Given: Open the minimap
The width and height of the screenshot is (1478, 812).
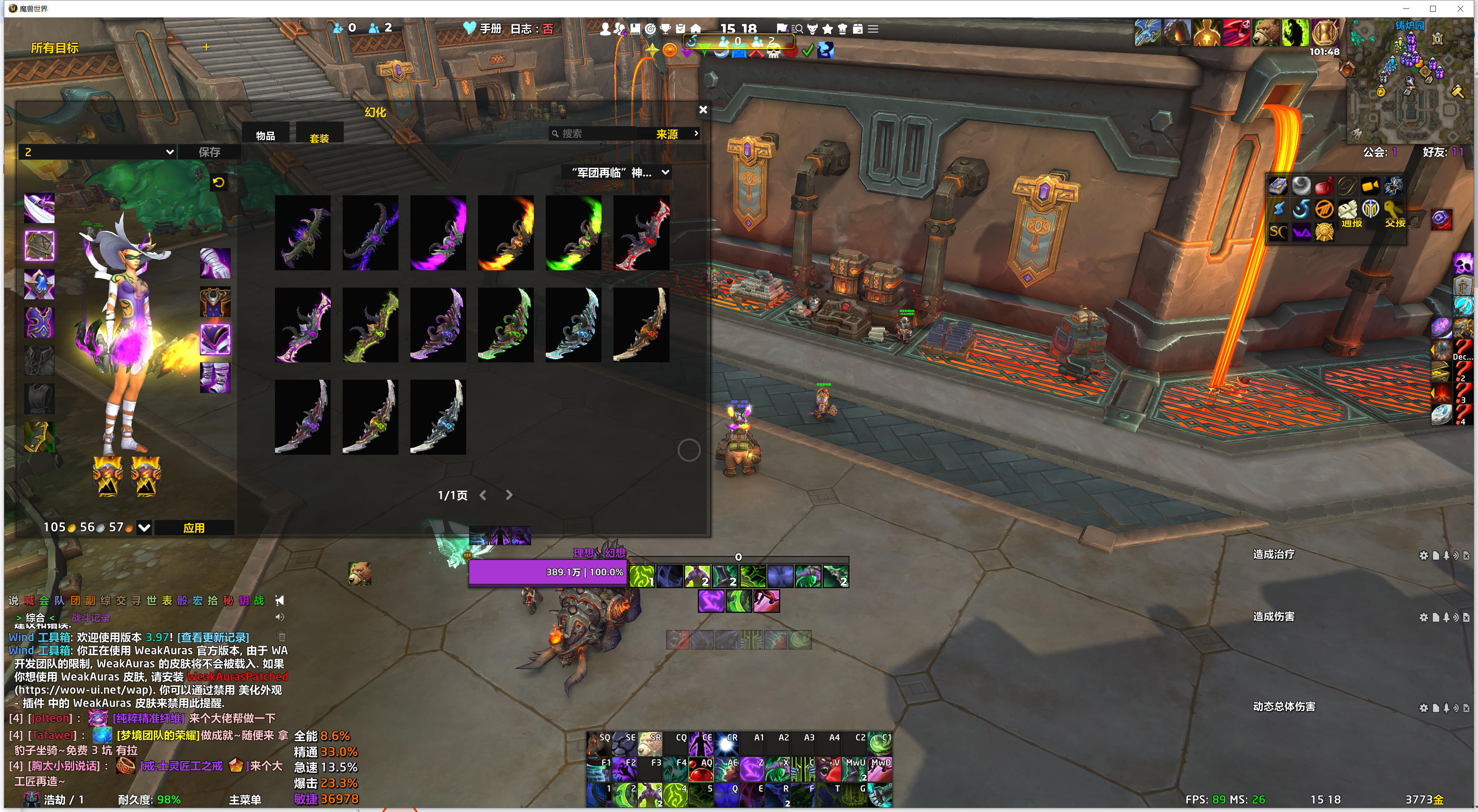Looking at the screenshot, I should click(x=1409, y=80).
